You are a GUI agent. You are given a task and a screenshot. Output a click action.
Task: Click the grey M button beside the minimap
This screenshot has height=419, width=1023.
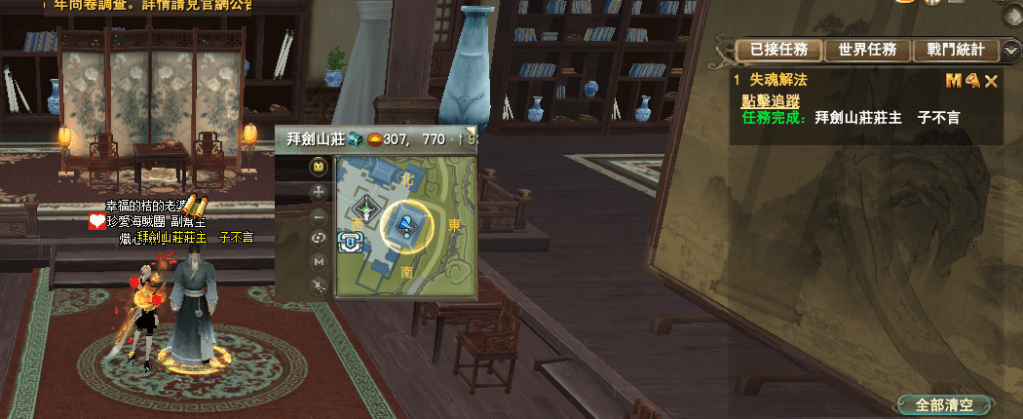(x=319, y=262)
